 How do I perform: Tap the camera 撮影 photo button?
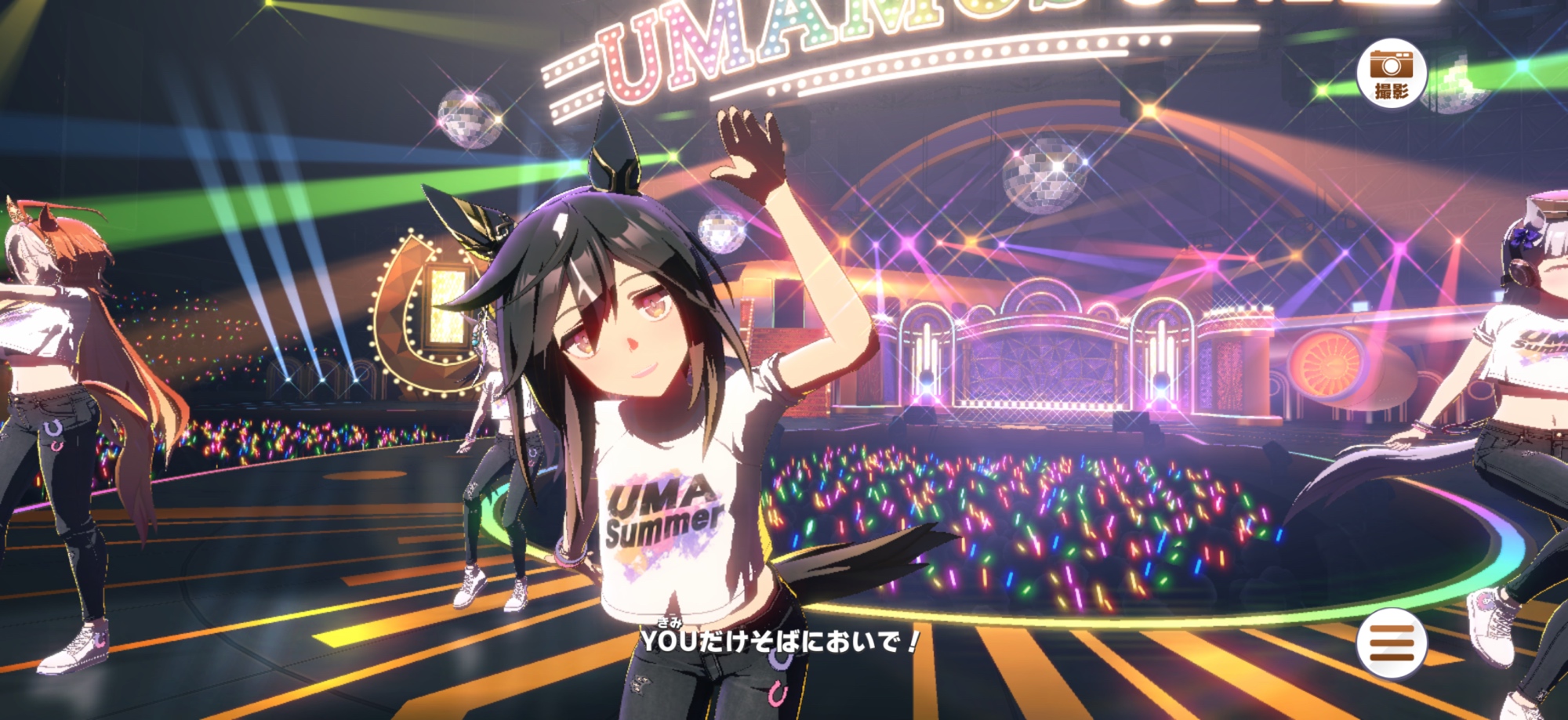tap(1391, 74)
